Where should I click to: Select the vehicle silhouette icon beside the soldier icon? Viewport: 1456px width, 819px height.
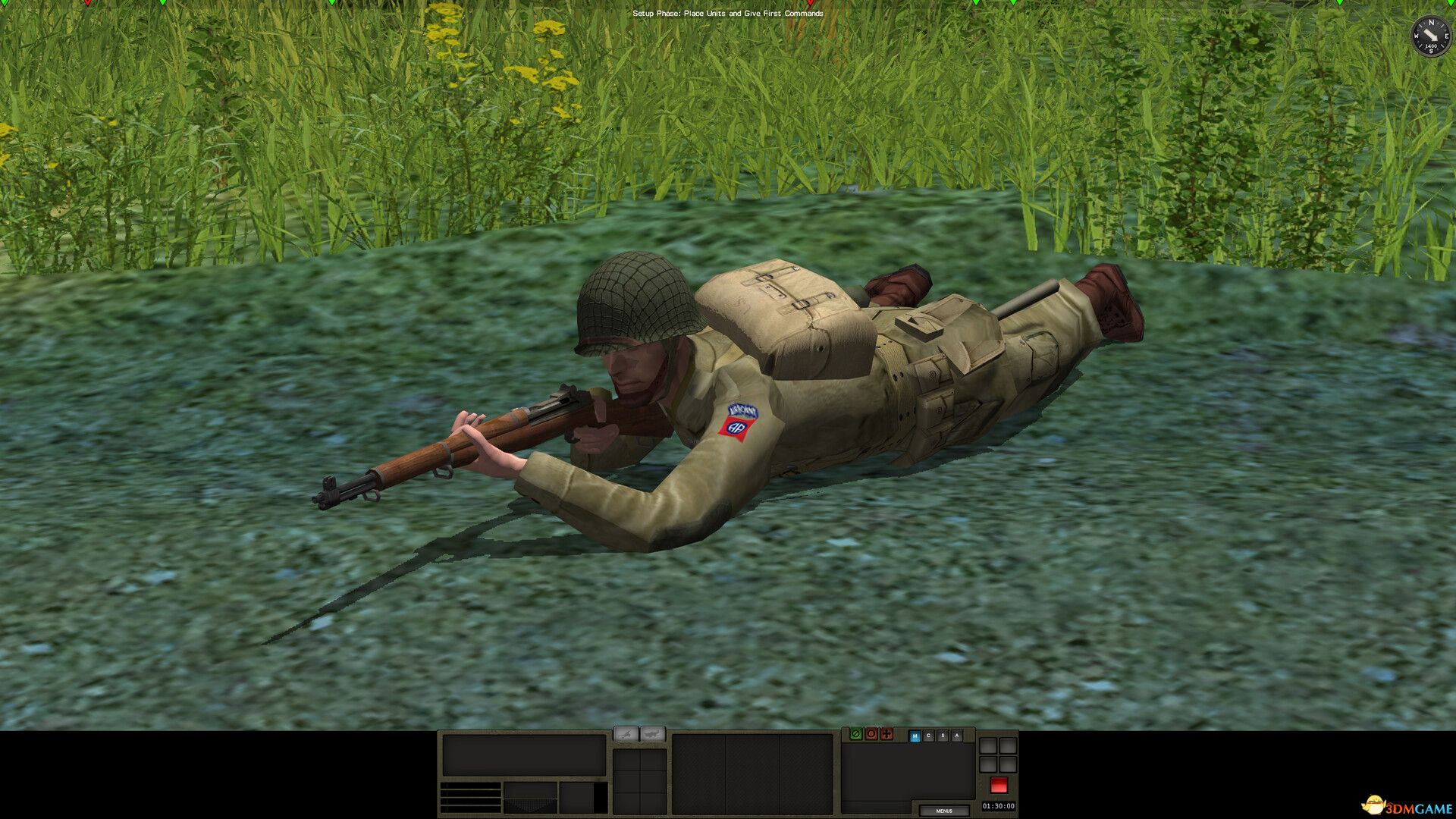click(653, 734)
